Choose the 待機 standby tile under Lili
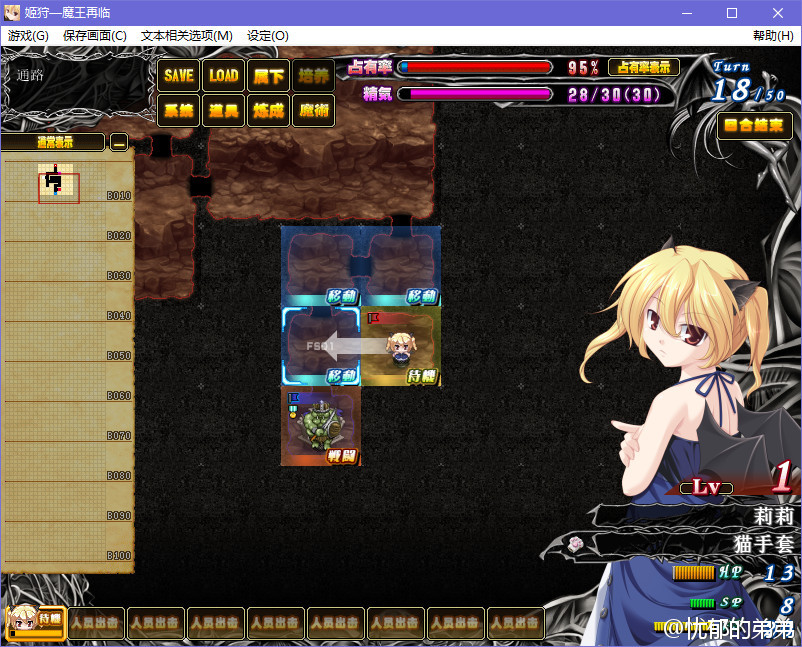 [401, 346]
